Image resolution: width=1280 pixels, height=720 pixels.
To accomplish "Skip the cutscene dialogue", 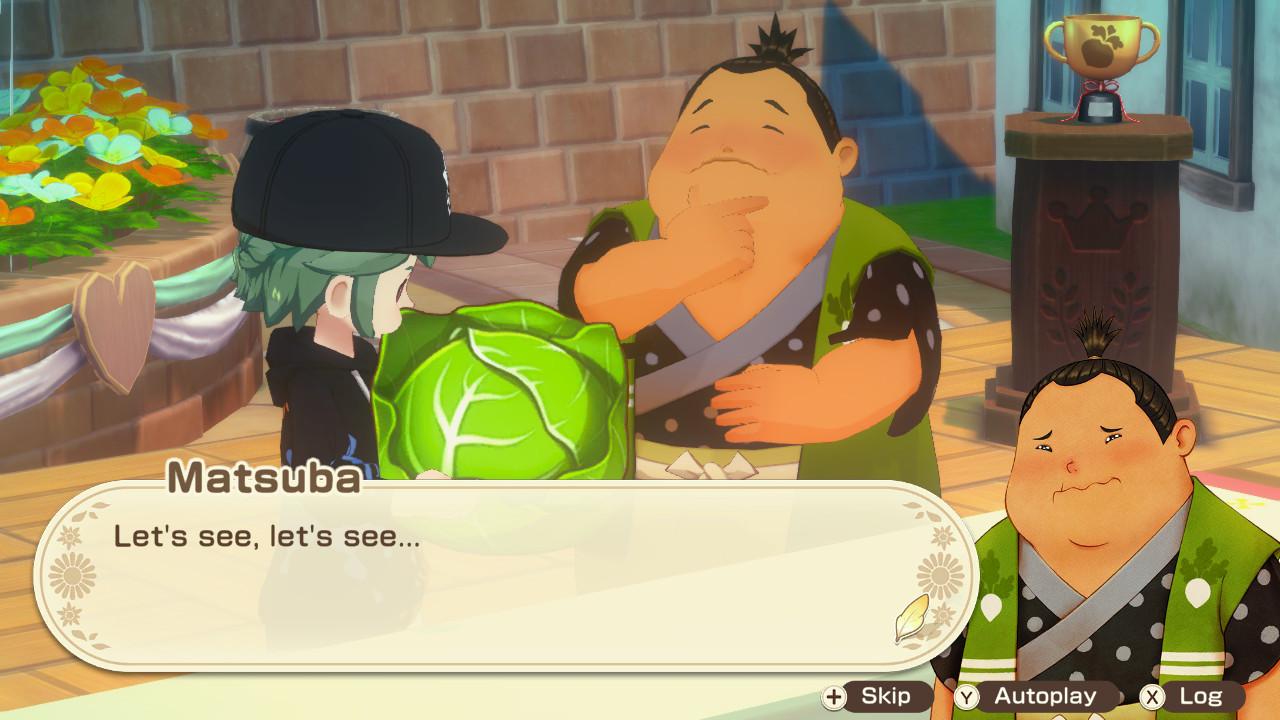I will [x=870, y=696].
